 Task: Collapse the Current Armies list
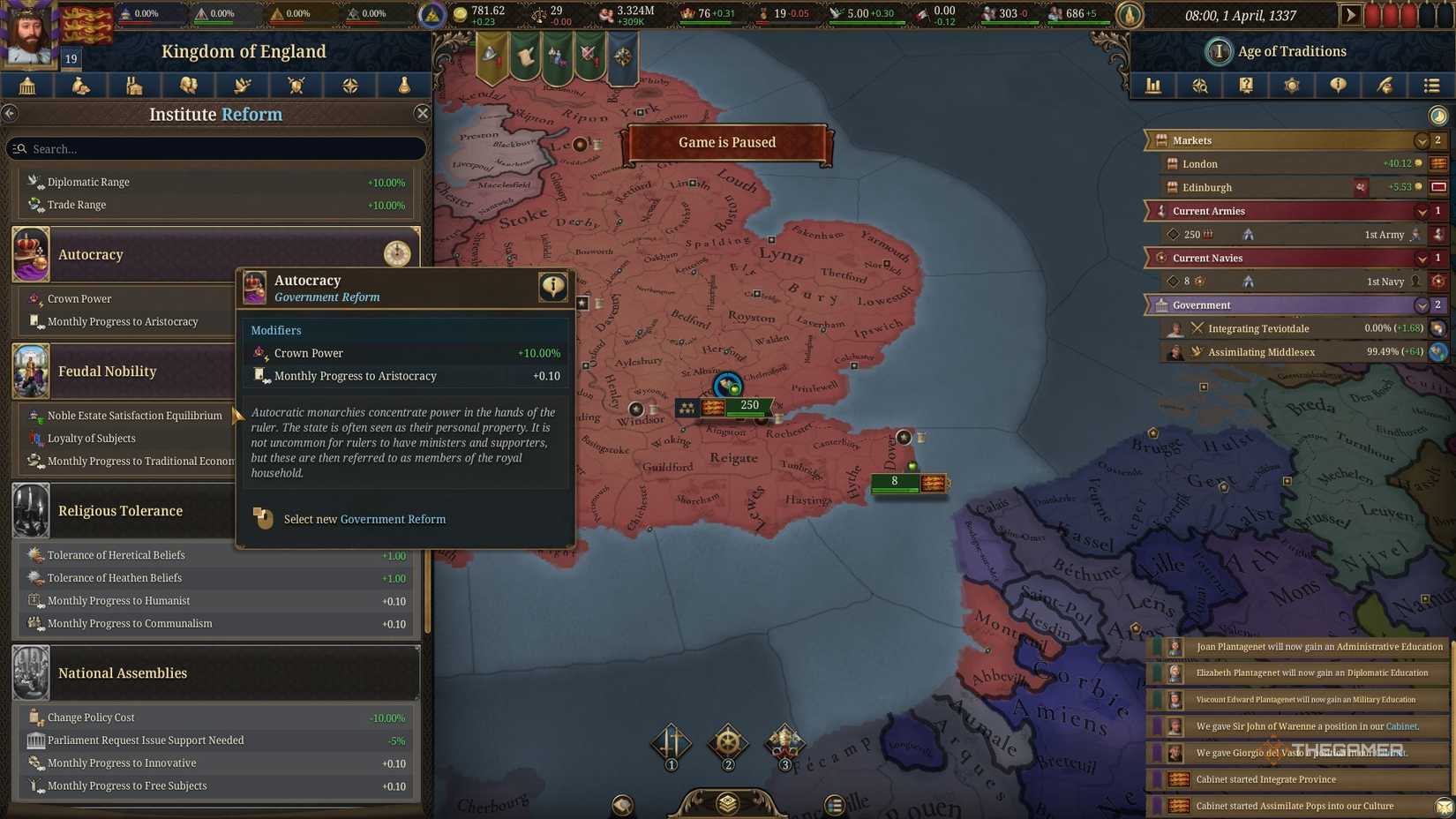tap(1421, 211)
